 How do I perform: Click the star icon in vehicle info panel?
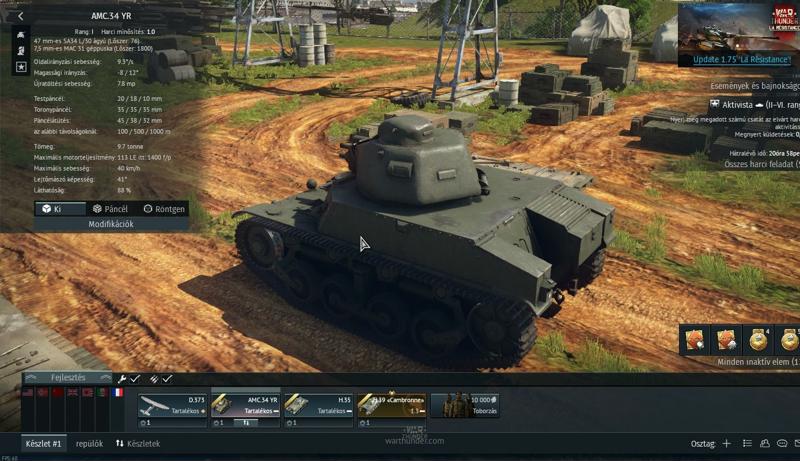pyautogui.click(x=21, y=66)
